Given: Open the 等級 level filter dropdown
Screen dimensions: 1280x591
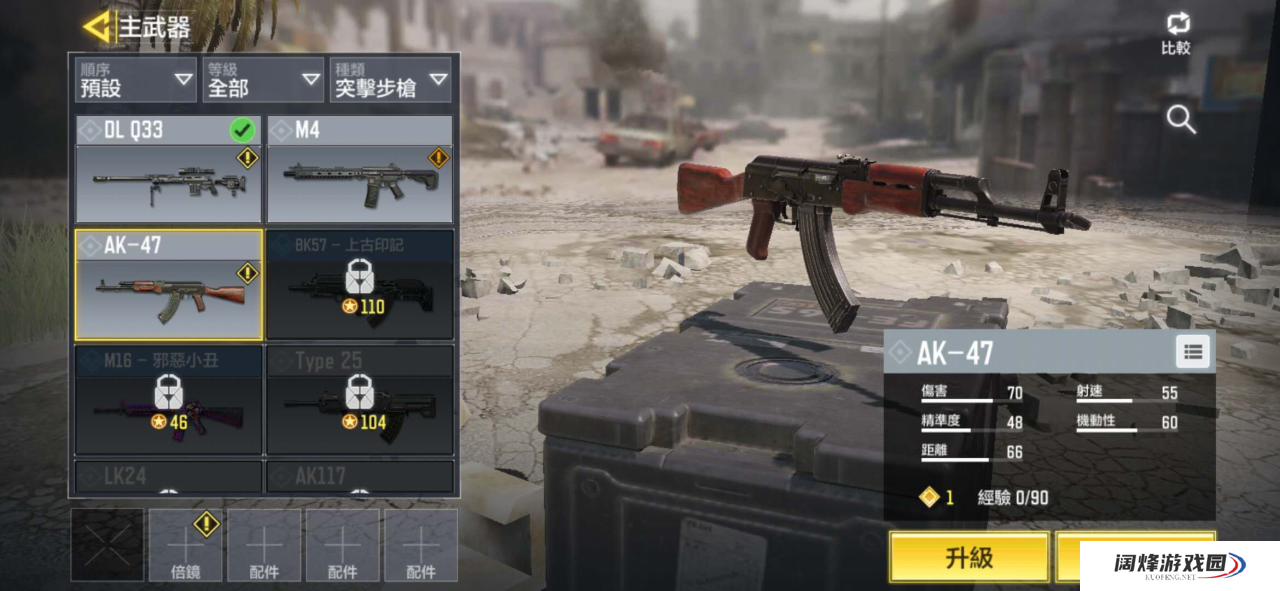Looking at the screenshot, I should [262, 80].
